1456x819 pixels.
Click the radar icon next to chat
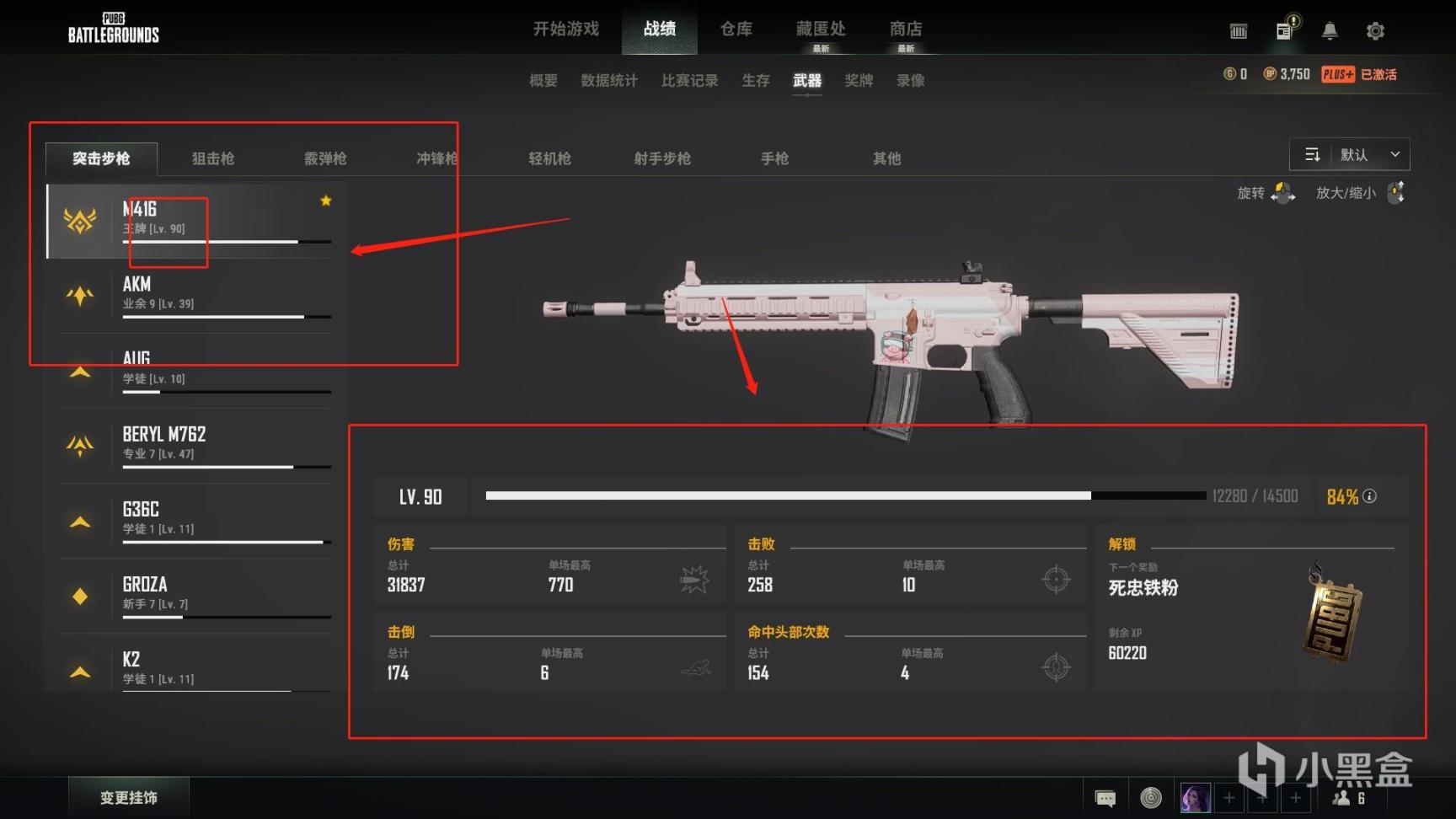[x=1150, y=796]
